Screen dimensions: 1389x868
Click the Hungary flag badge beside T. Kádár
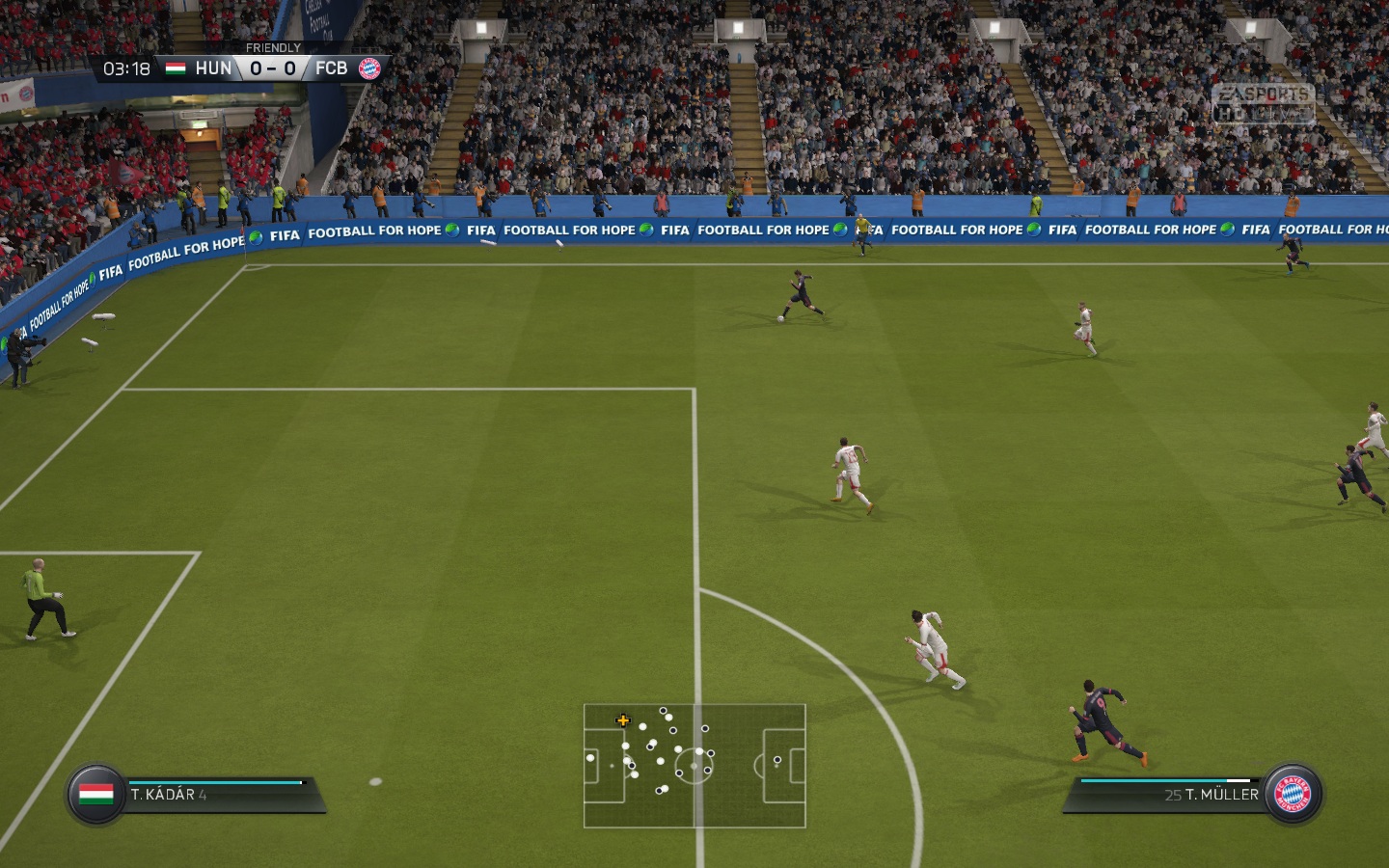(96, 795)
